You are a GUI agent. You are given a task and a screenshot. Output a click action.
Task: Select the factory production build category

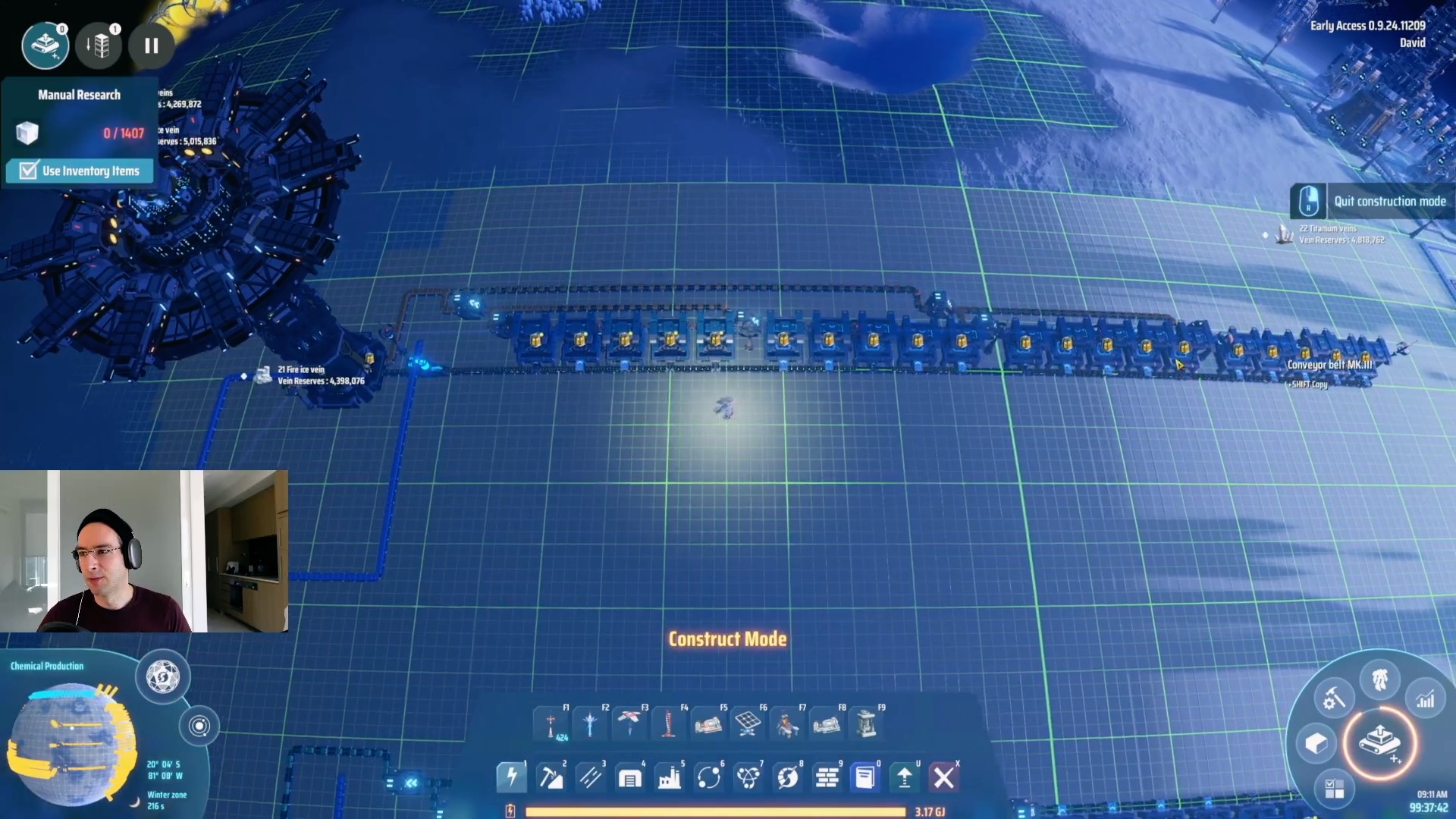[669, 777]
